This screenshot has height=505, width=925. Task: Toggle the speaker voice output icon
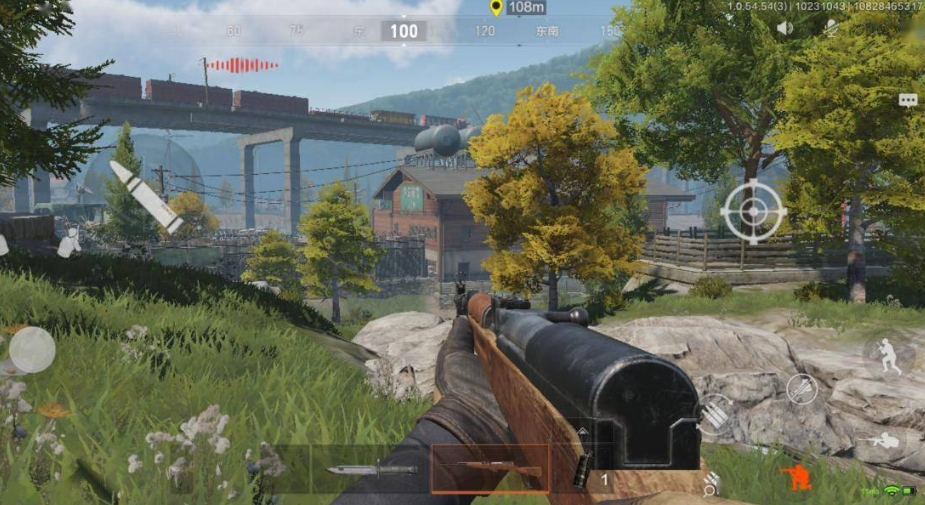(785, 28)
